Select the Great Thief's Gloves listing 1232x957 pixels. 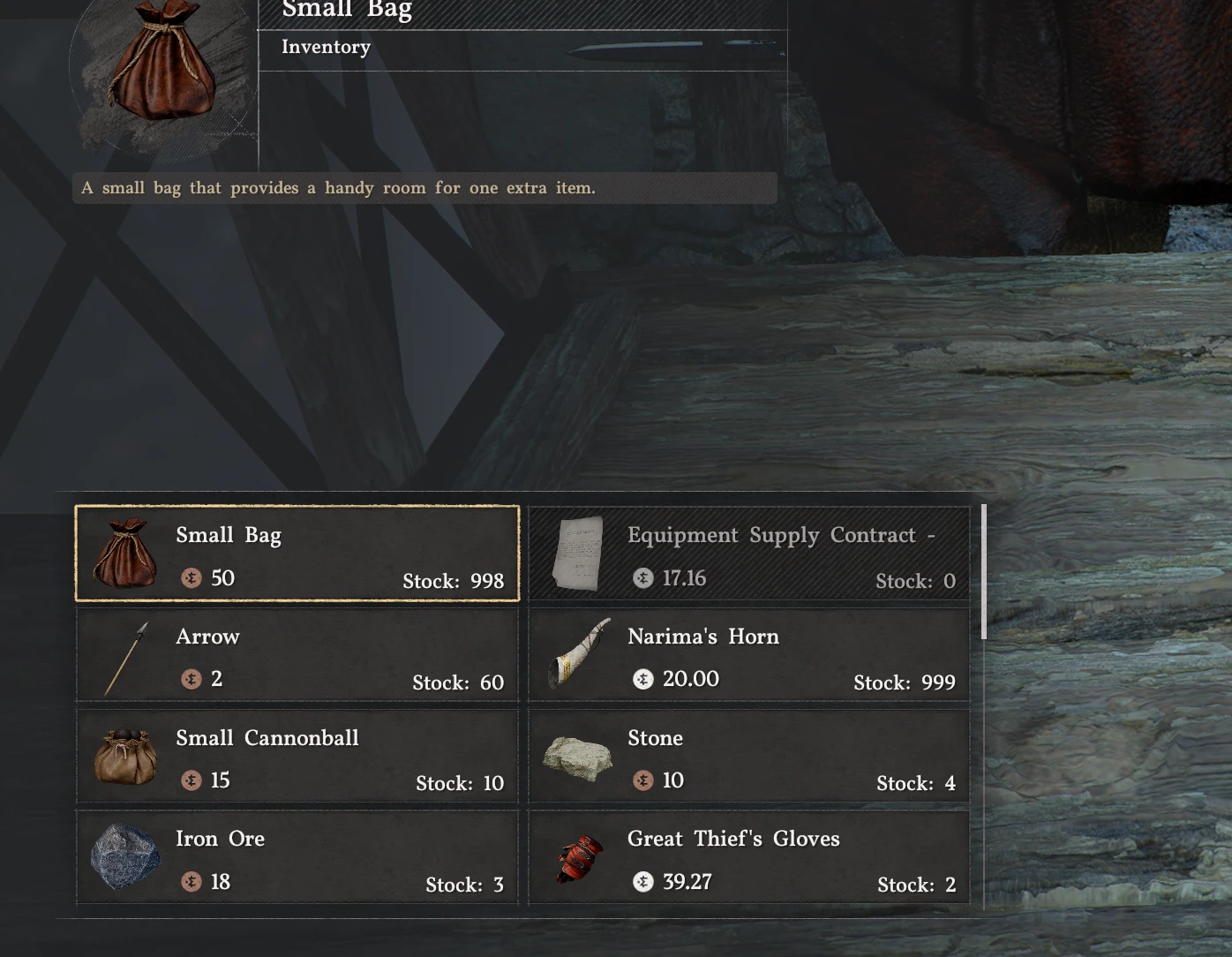pos(749,858)
